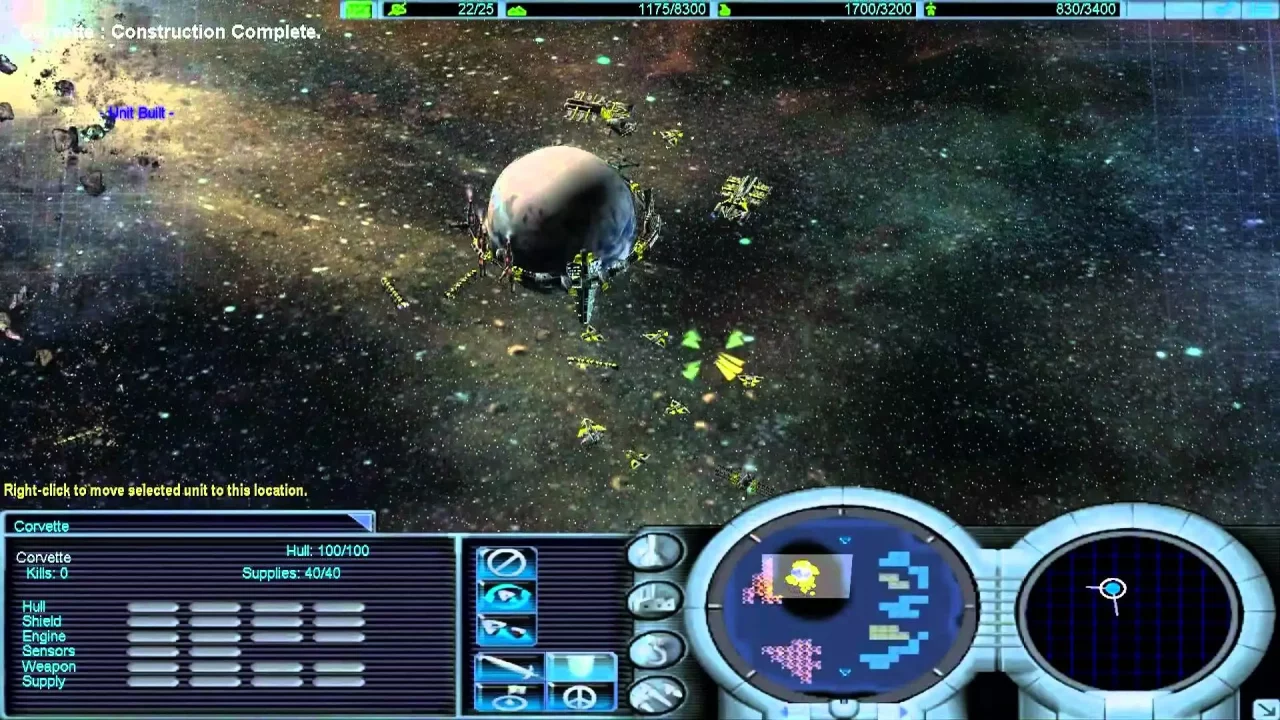This screenshot has height=720, width=1280.
Task: Expand the Corvette info panel via corner arrow
Action: [363, 522]
